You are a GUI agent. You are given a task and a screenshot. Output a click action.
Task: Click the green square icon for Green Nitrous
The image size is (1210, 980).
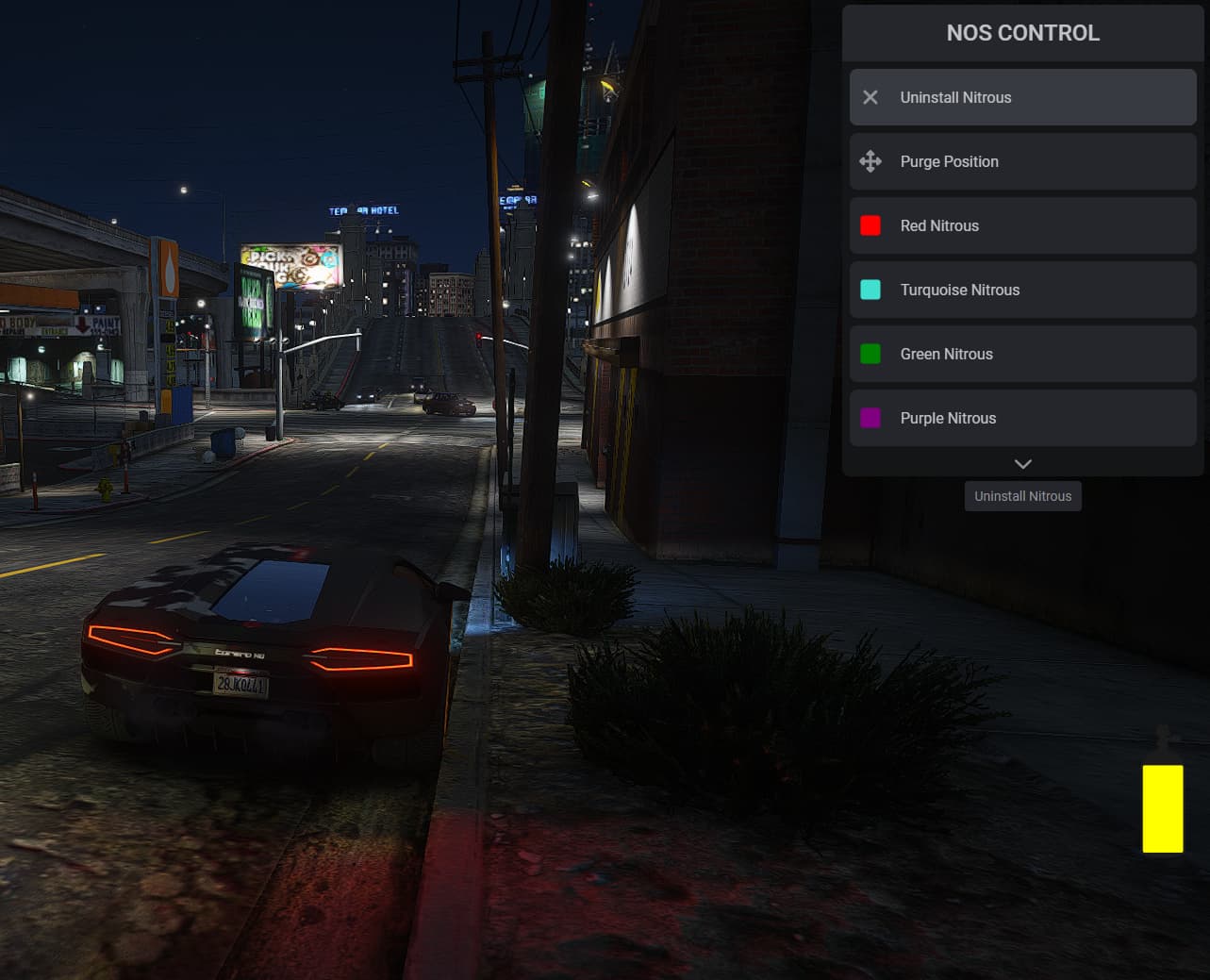coord(870,354)
